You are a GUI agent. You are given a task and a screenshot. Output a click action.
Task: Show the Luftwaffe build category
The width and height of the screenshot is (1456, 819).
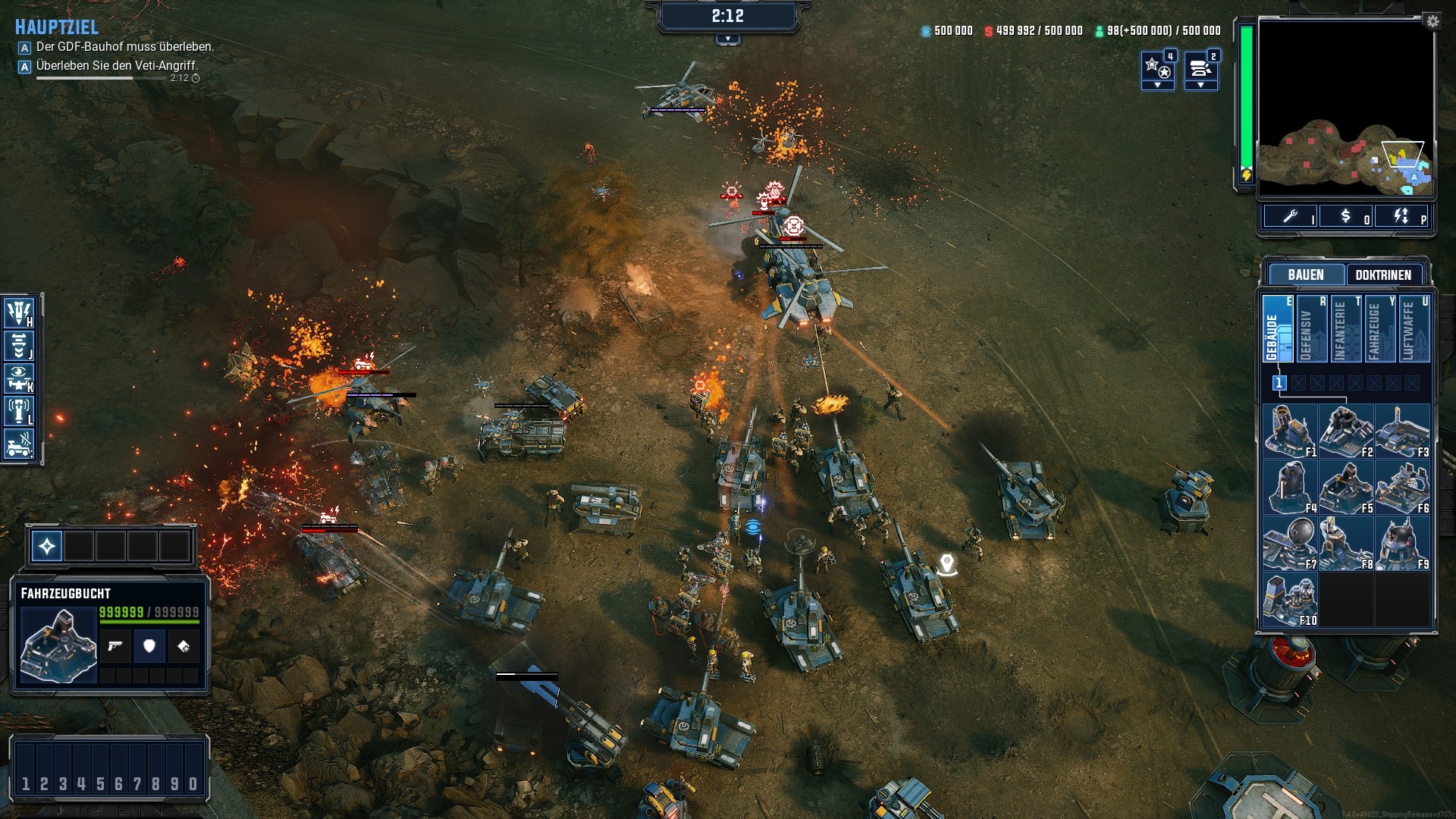(x=1414, y=329)
